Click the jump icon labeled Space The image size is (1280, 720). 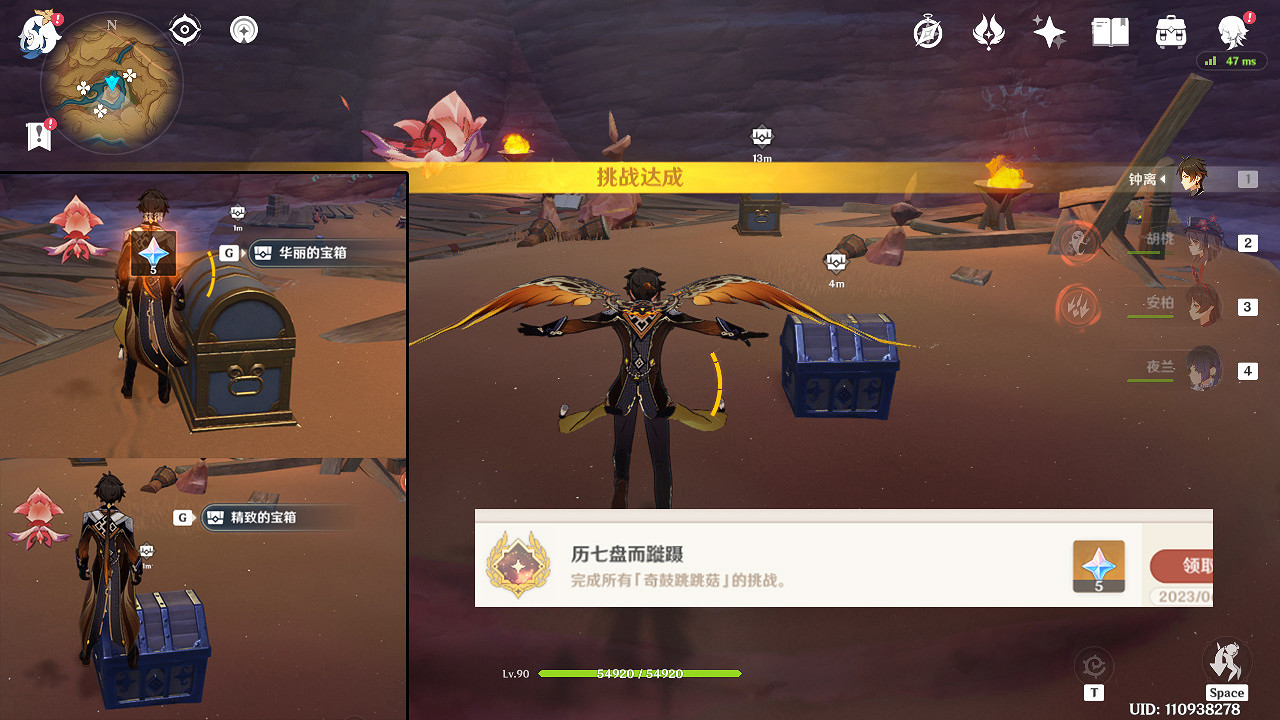(1226, 660)
